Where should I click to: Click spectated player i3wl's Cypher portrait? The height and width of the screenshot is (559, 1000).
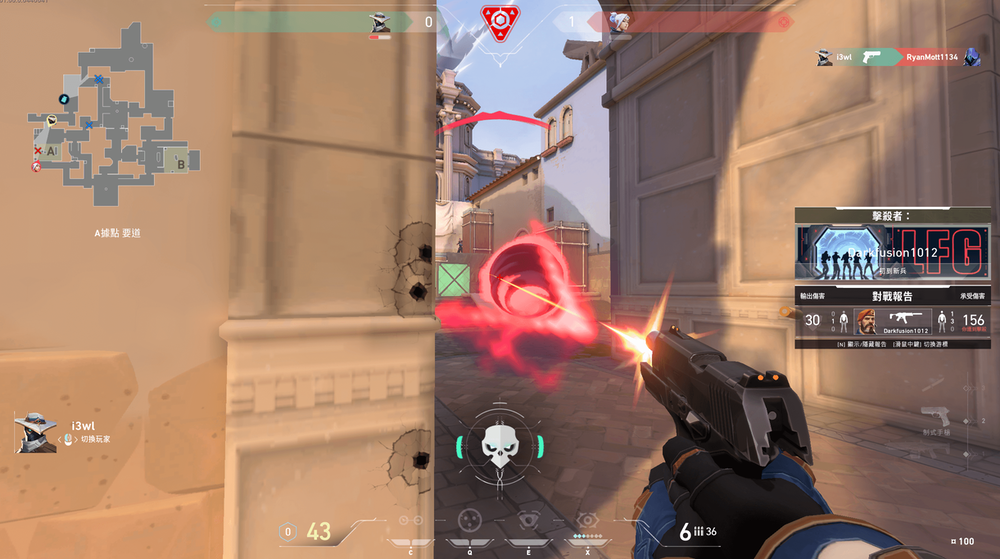pos(34,433)
